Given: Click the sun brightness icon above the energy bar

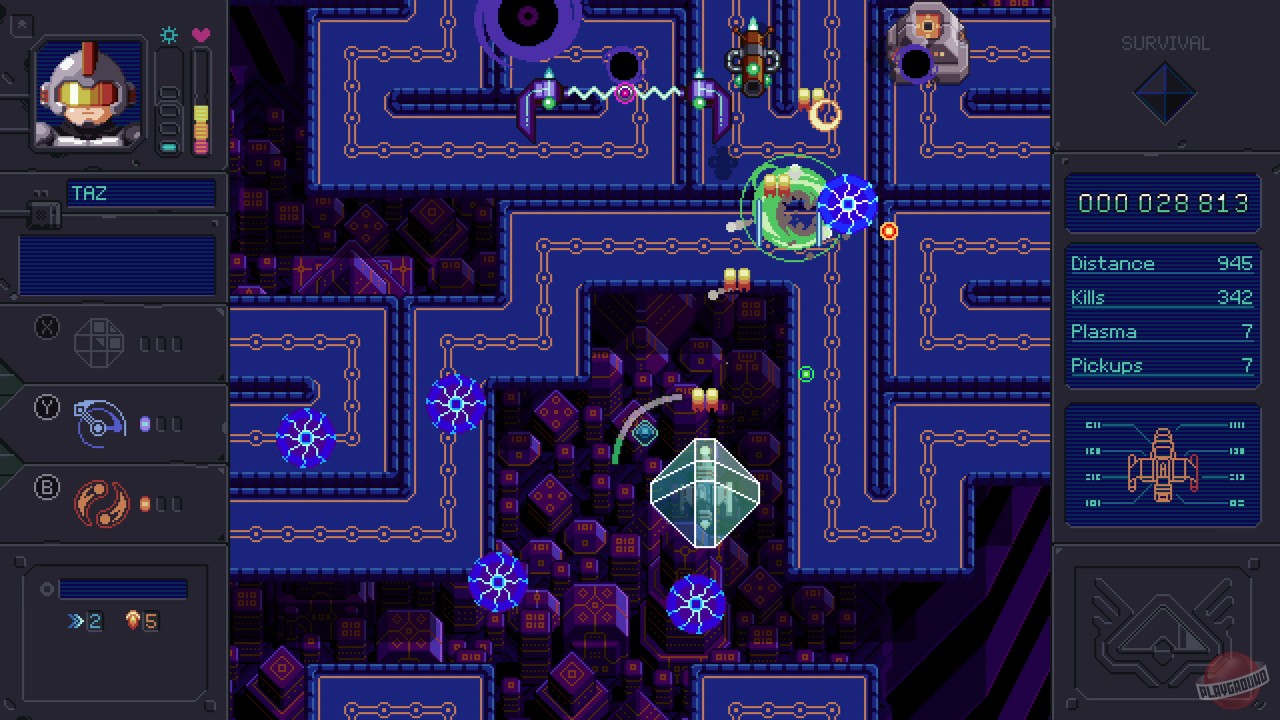Looking at the screenshot, I should click(x=169, y=35).
